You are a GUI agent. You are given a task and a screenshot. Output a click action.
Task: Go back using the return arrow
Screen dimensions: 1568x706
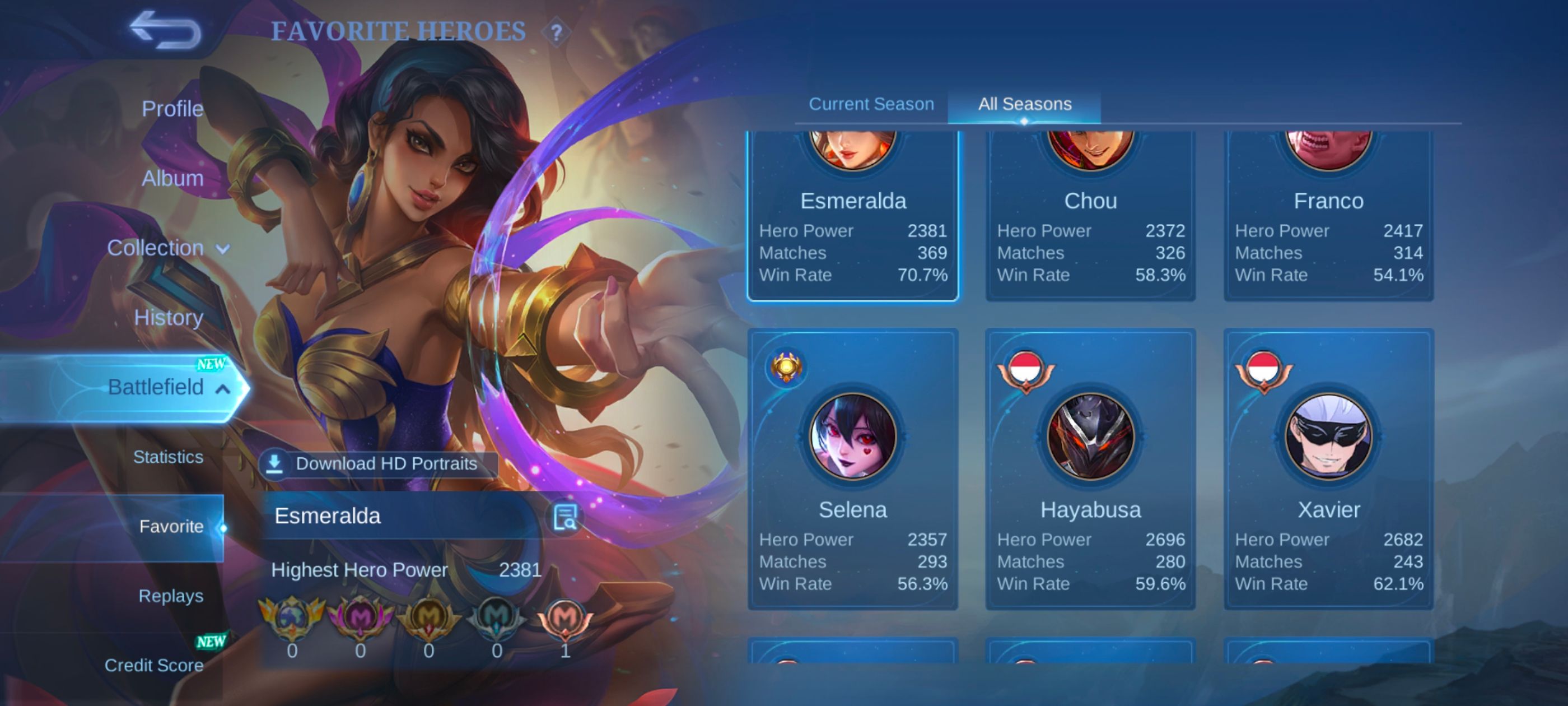(165, 30)
